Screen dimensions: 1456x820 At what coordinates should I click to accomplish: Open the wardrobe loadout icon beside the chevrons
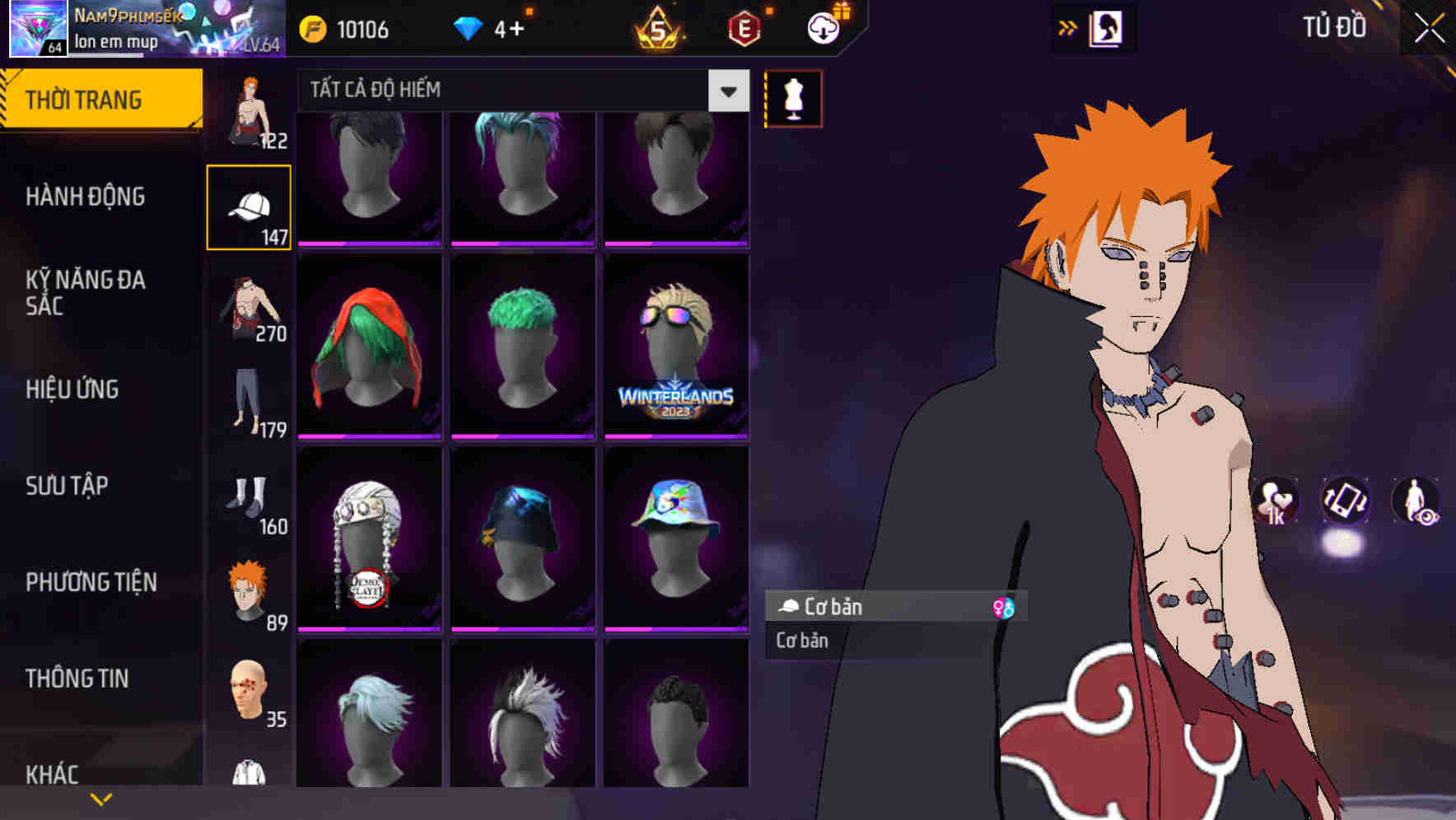click(x=1106, y=27)
